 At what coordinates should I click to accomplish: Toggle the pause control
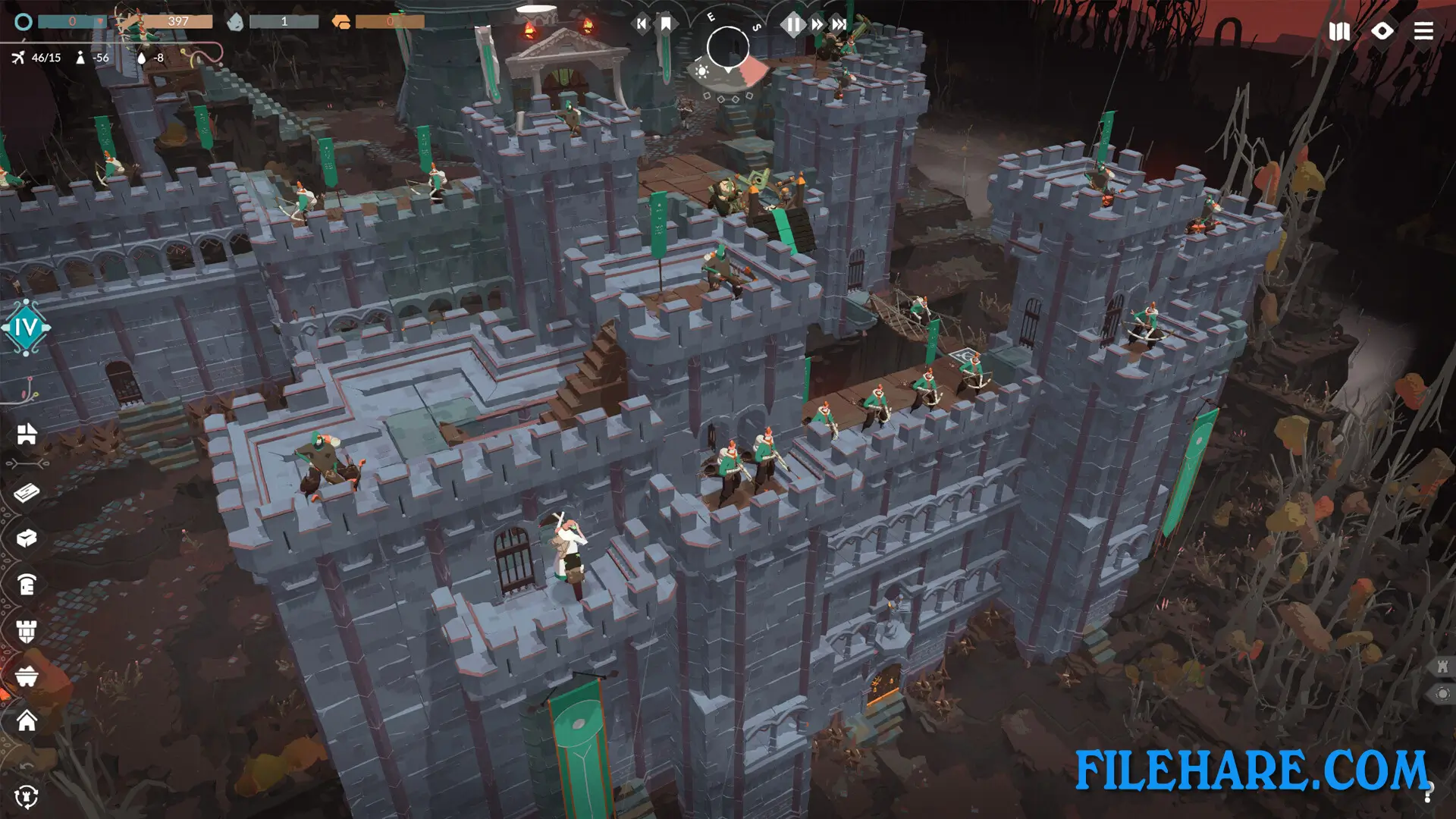pos(793,24)
